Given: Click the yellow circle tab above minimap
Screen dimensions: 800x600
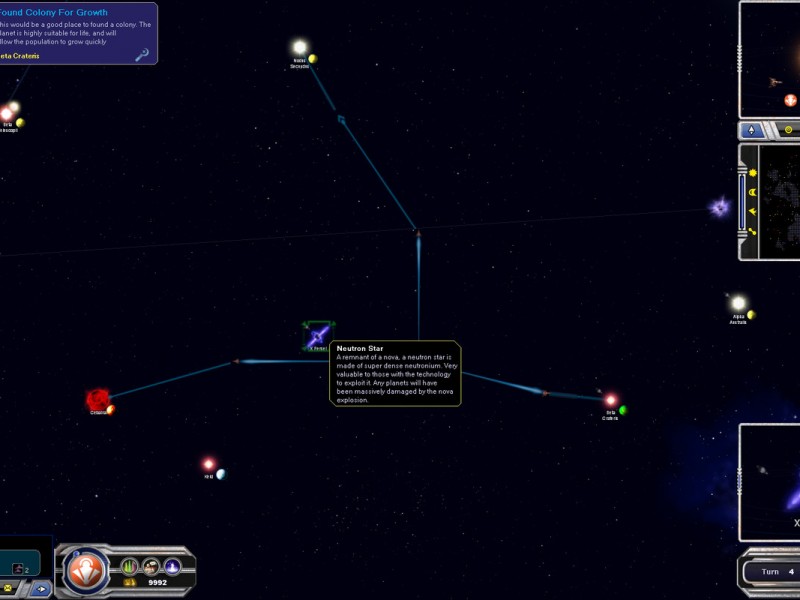Looking at the screenshot, I should (x=788, y=130).
